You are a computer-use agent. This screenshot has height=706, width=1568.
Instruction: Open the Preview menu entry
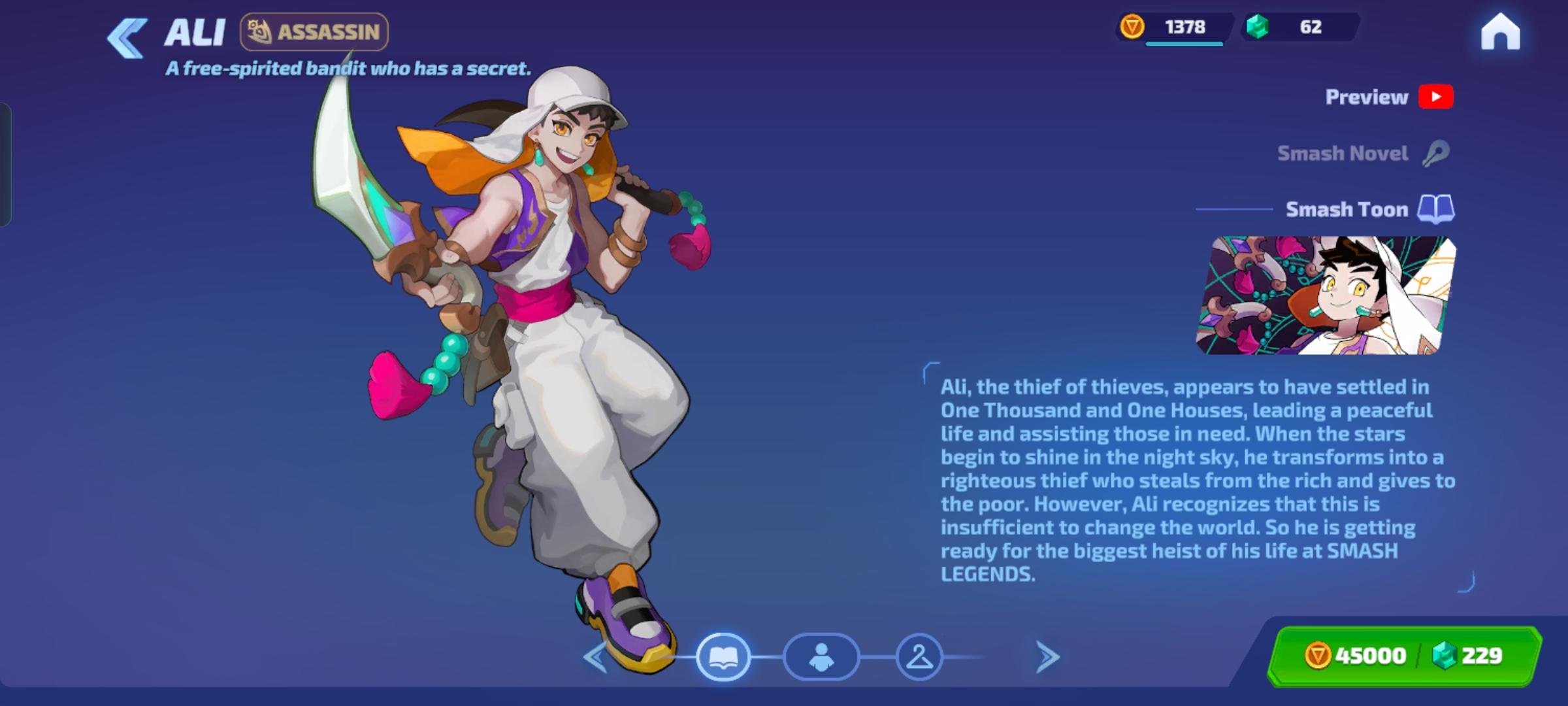point(1366,97)
